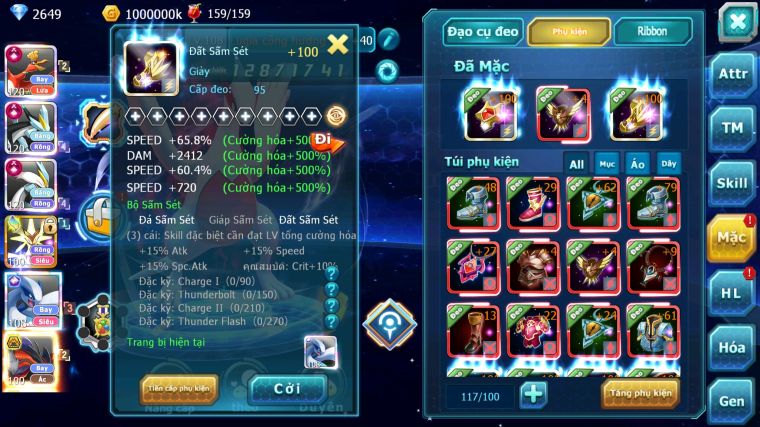Close the equipment screen with teal X
The width and height of the screenshot is (760, 427).
737,21
